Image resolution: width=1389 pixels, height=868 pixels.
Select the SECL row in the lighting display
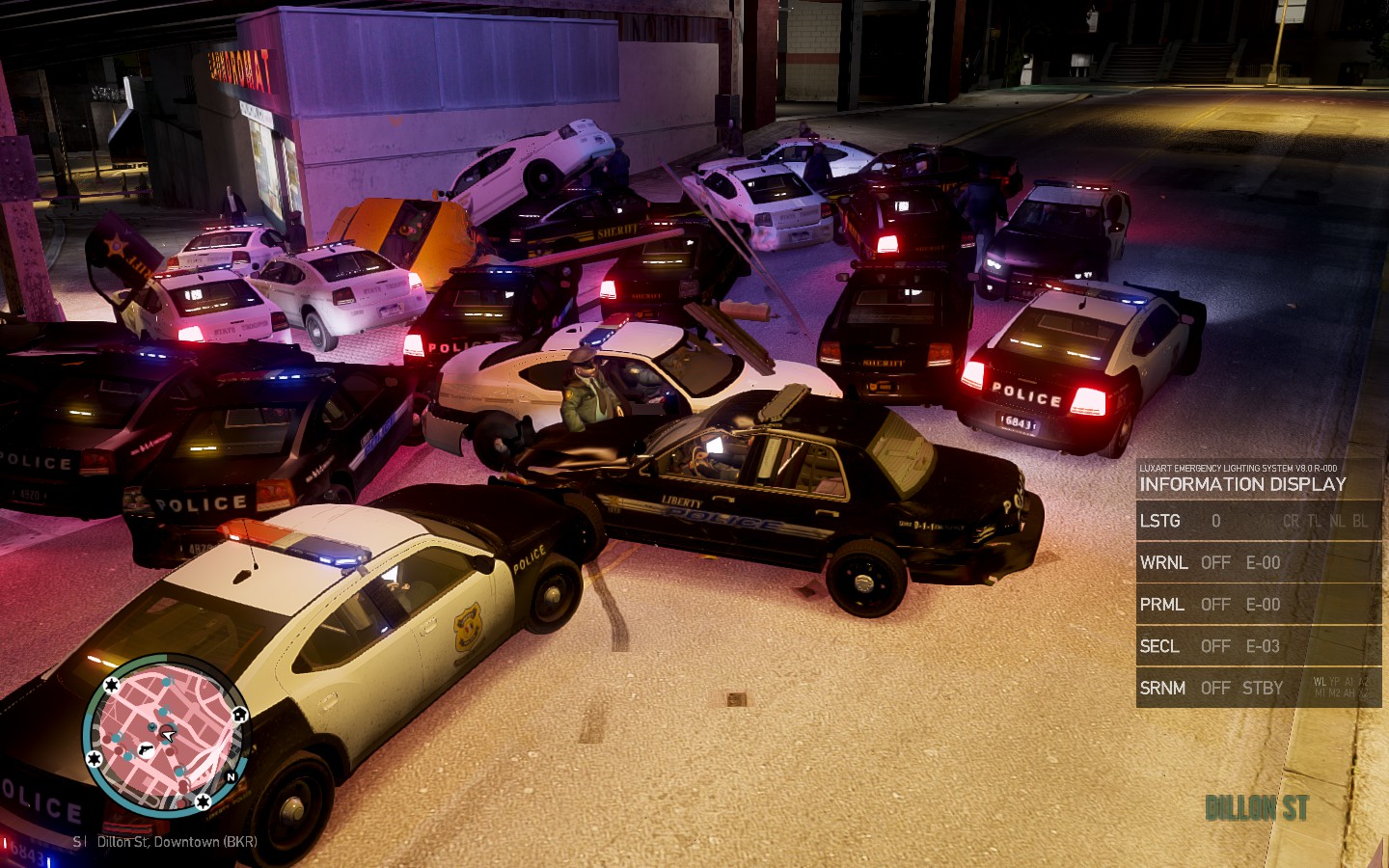(x=1258, y=646)
